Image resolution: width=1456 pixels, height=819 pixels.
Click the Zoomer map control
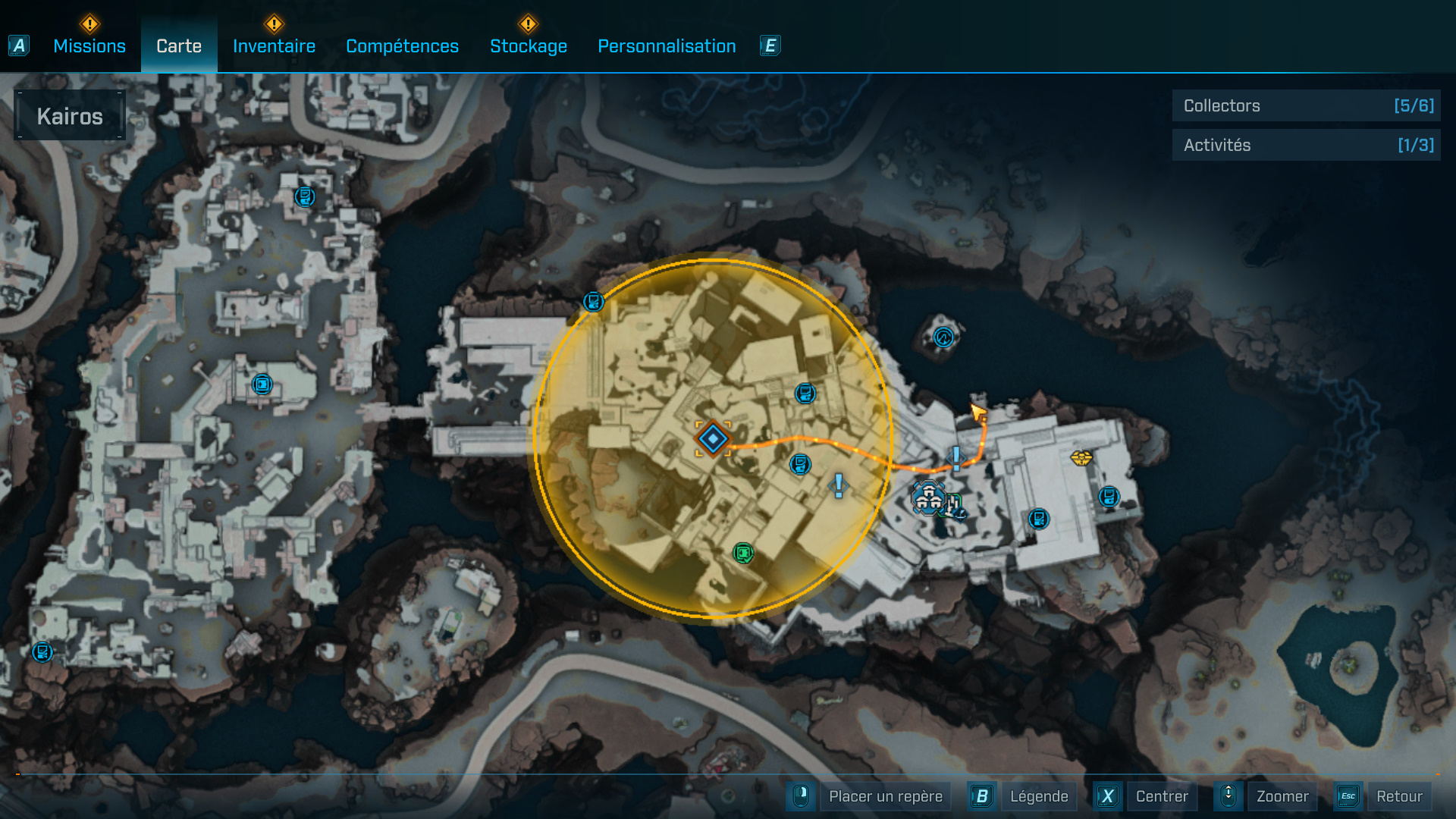(x=1282, y=796)
